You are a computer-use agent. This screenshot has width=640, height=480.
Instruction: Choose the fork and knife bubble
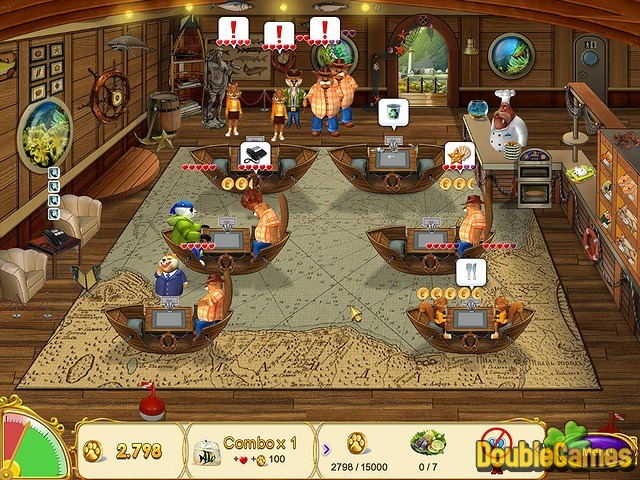470,271
